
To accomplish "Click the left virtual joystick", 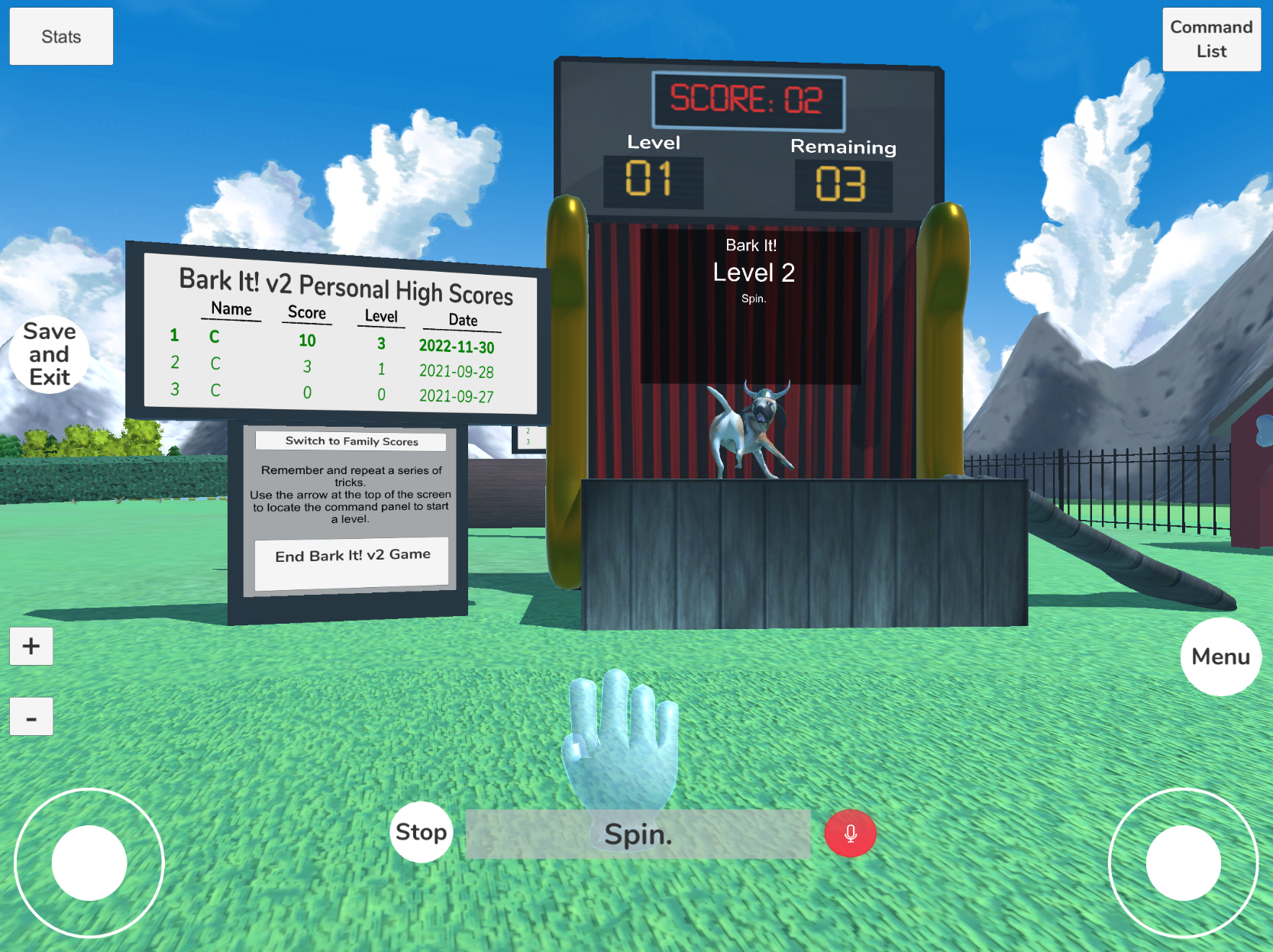I will click(x=90, y=863).
